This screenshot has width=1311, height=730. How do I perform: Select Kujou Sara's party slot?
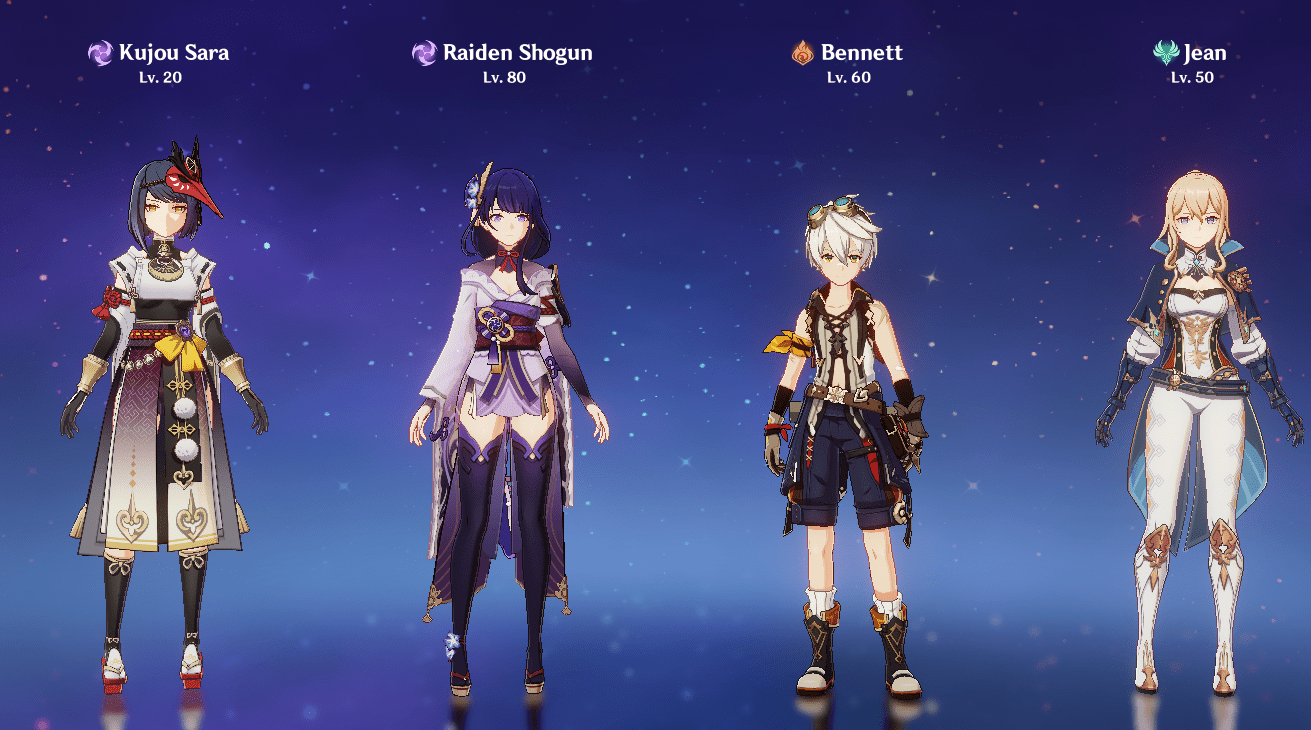pyautogui.click(x=163, y=400)
